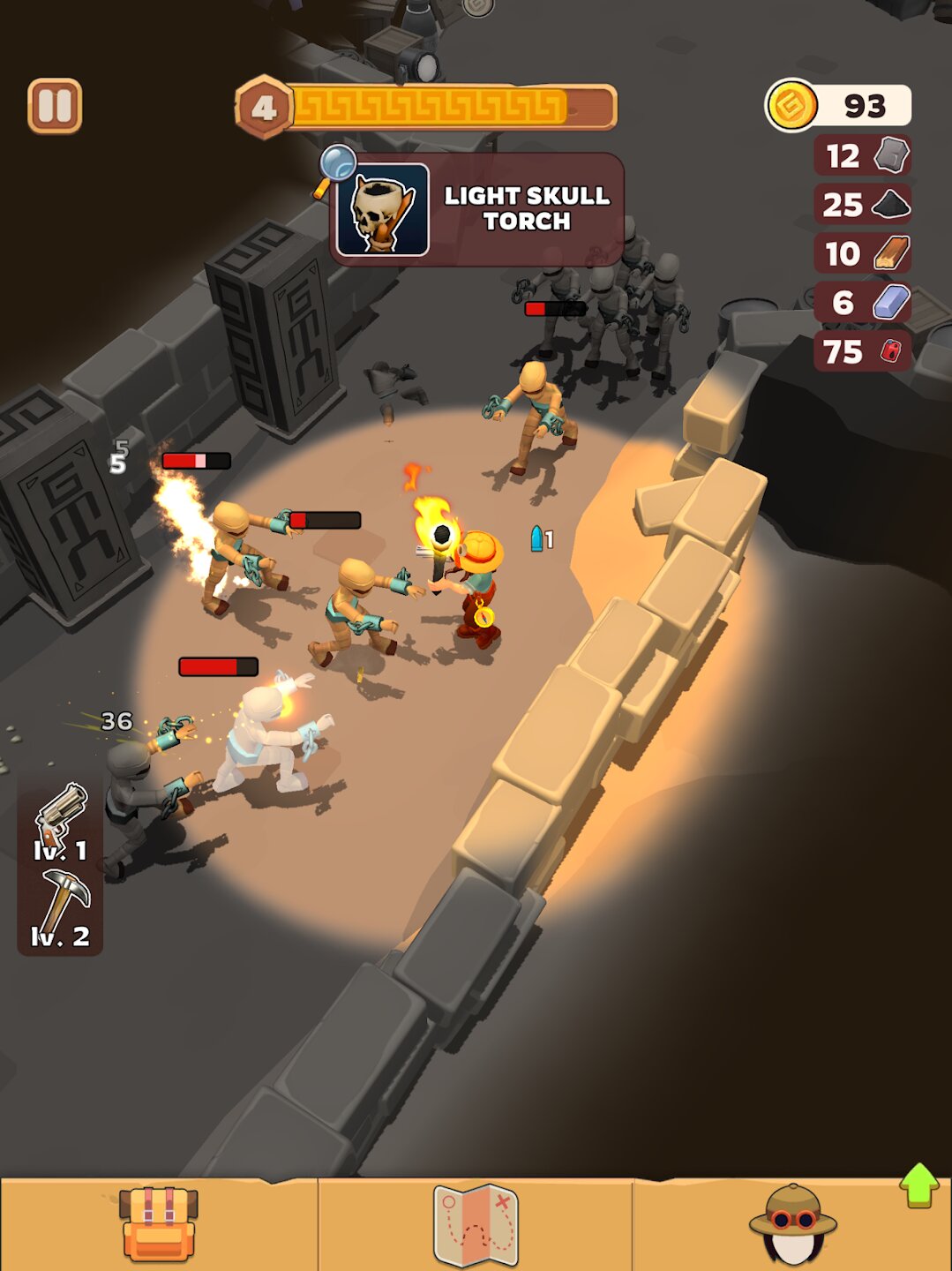Pause the game
This screenshot has height=1271, width=952.
[x=55, y=106]
